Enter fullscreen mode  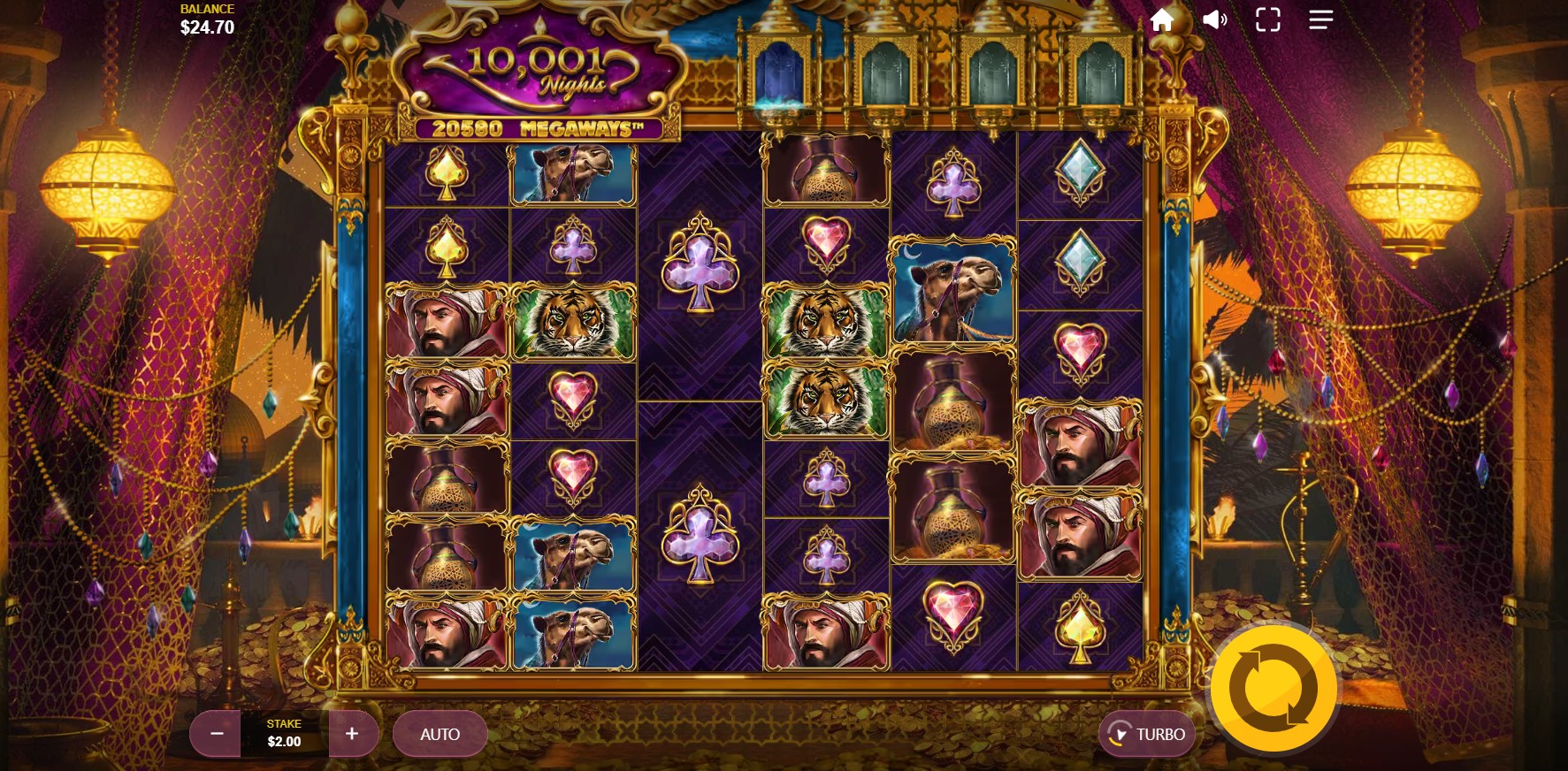1268,20
